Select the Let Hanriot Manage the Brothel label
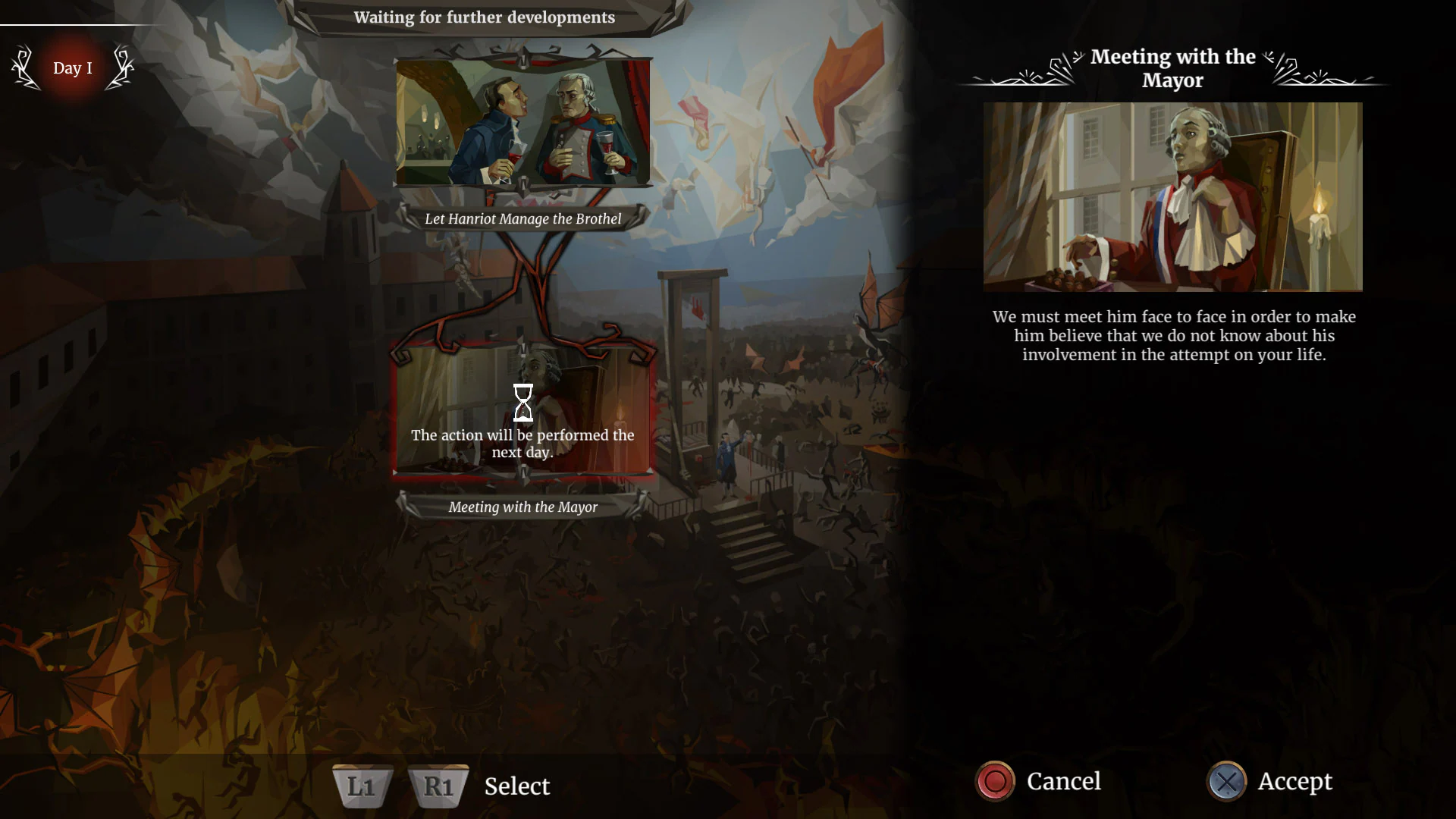1456x819 pixels. point(524,218)
